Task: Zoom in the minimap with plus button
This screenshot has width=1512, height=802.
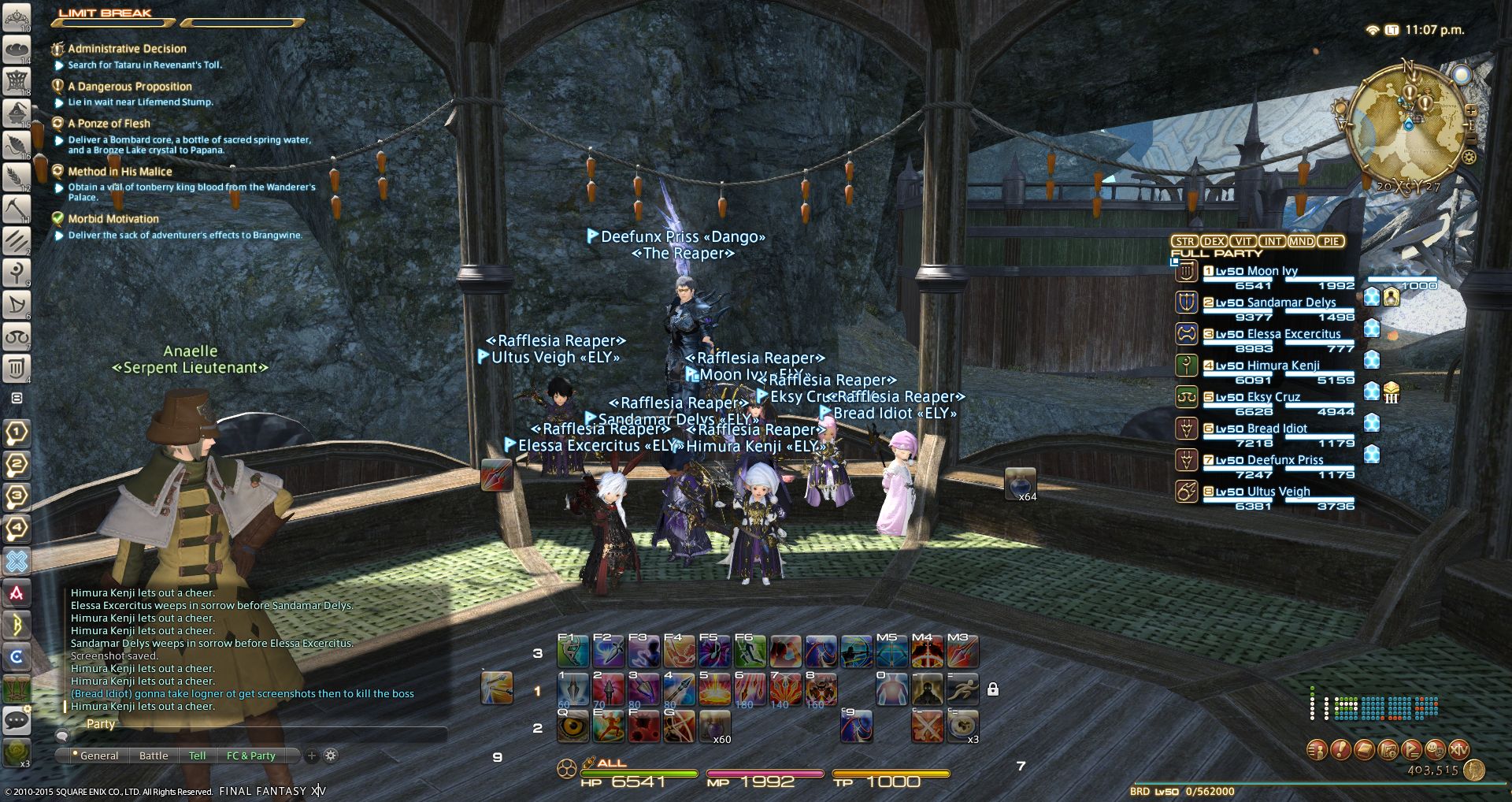Action: tap(1469, 110)
